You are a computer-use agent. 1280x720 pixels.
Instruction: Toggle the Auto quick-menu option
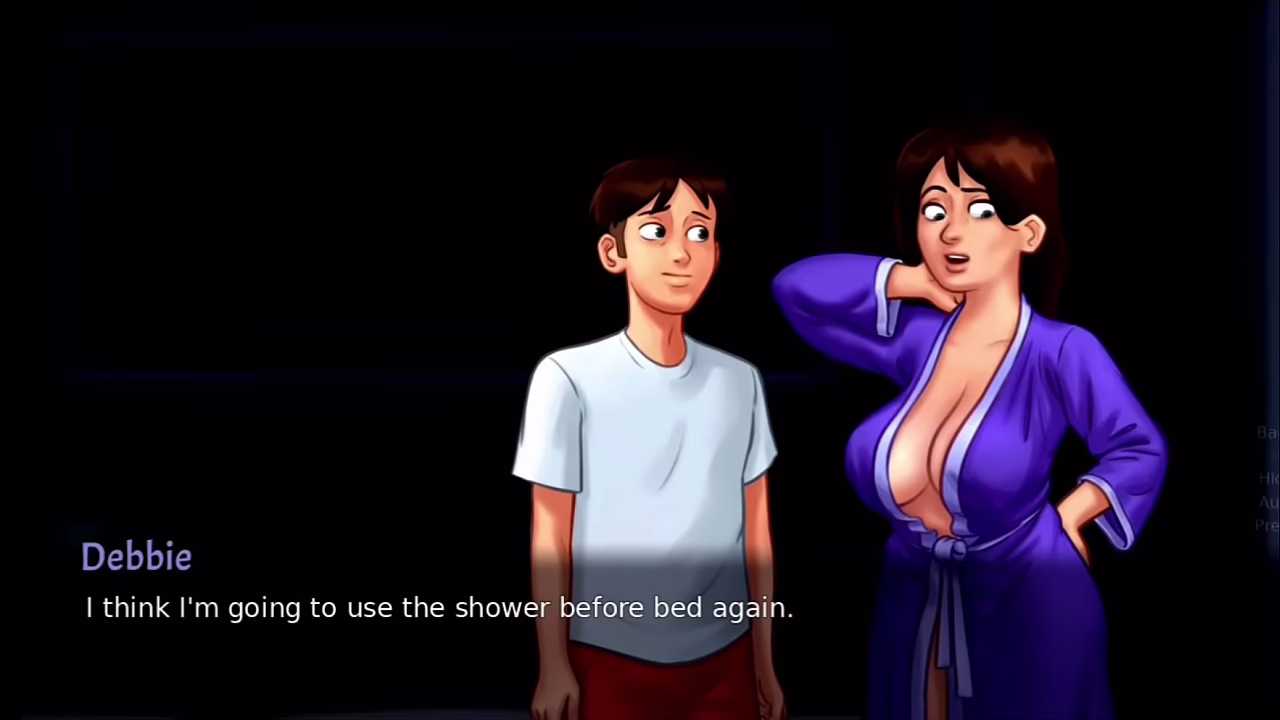point(1268,502)
